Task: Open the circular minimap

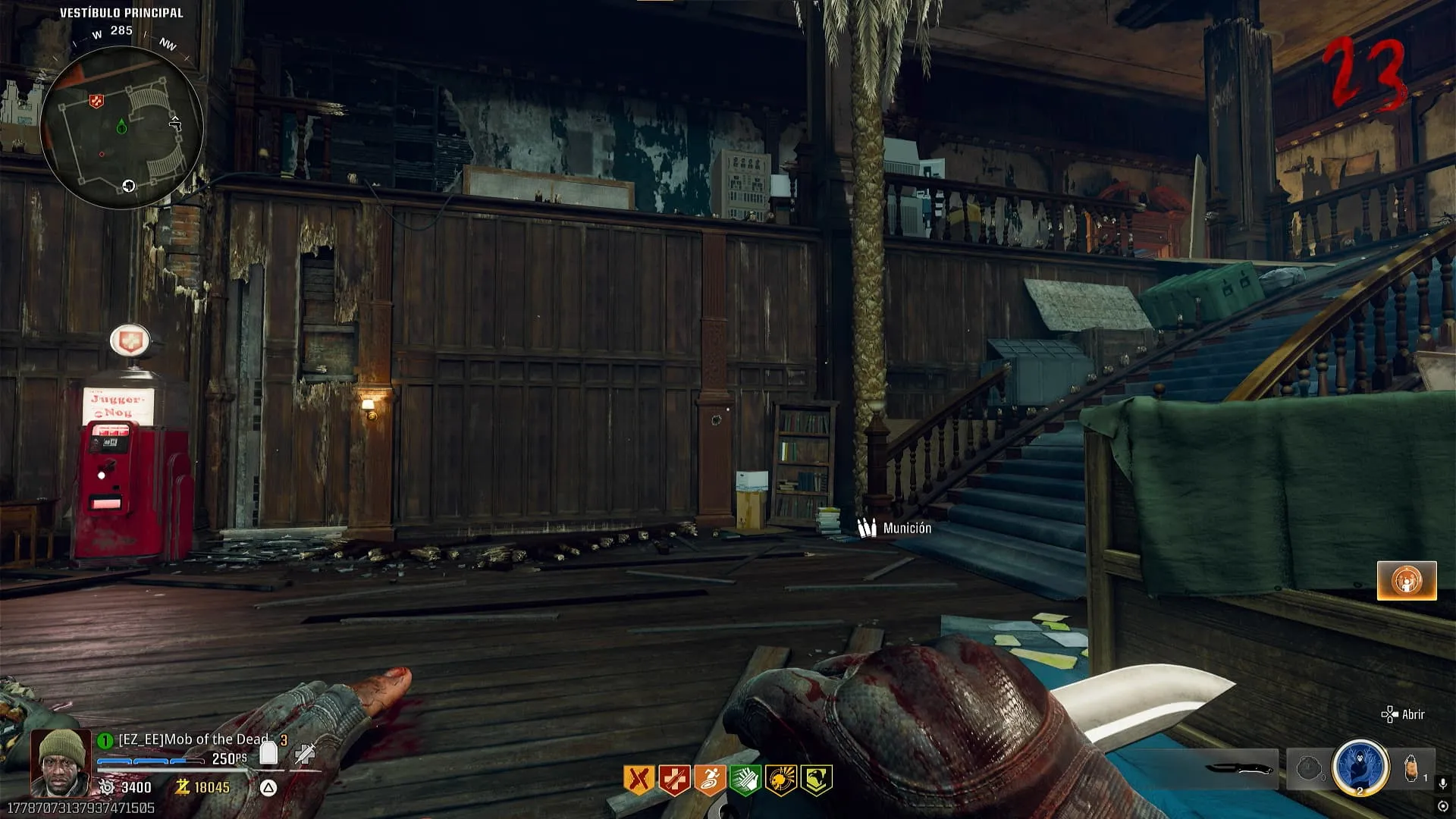Action: (121, 127)
